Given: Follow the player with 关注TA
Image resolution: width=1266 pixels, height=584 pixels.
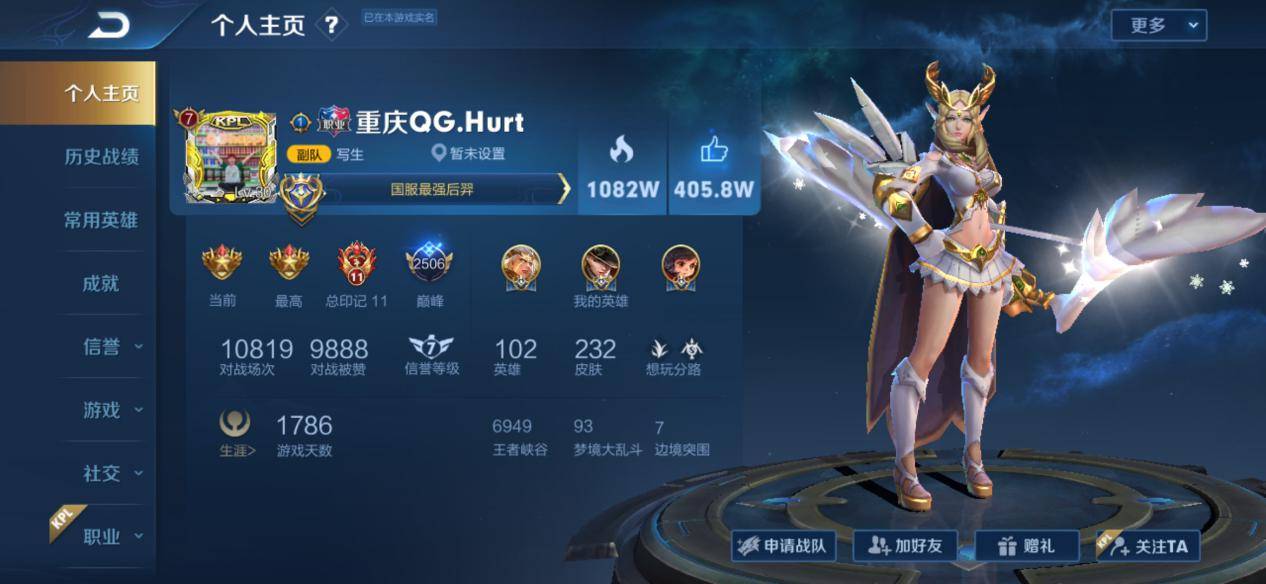Looking at the screenshot, I should pyautogui.click(x=1148, y=546).
